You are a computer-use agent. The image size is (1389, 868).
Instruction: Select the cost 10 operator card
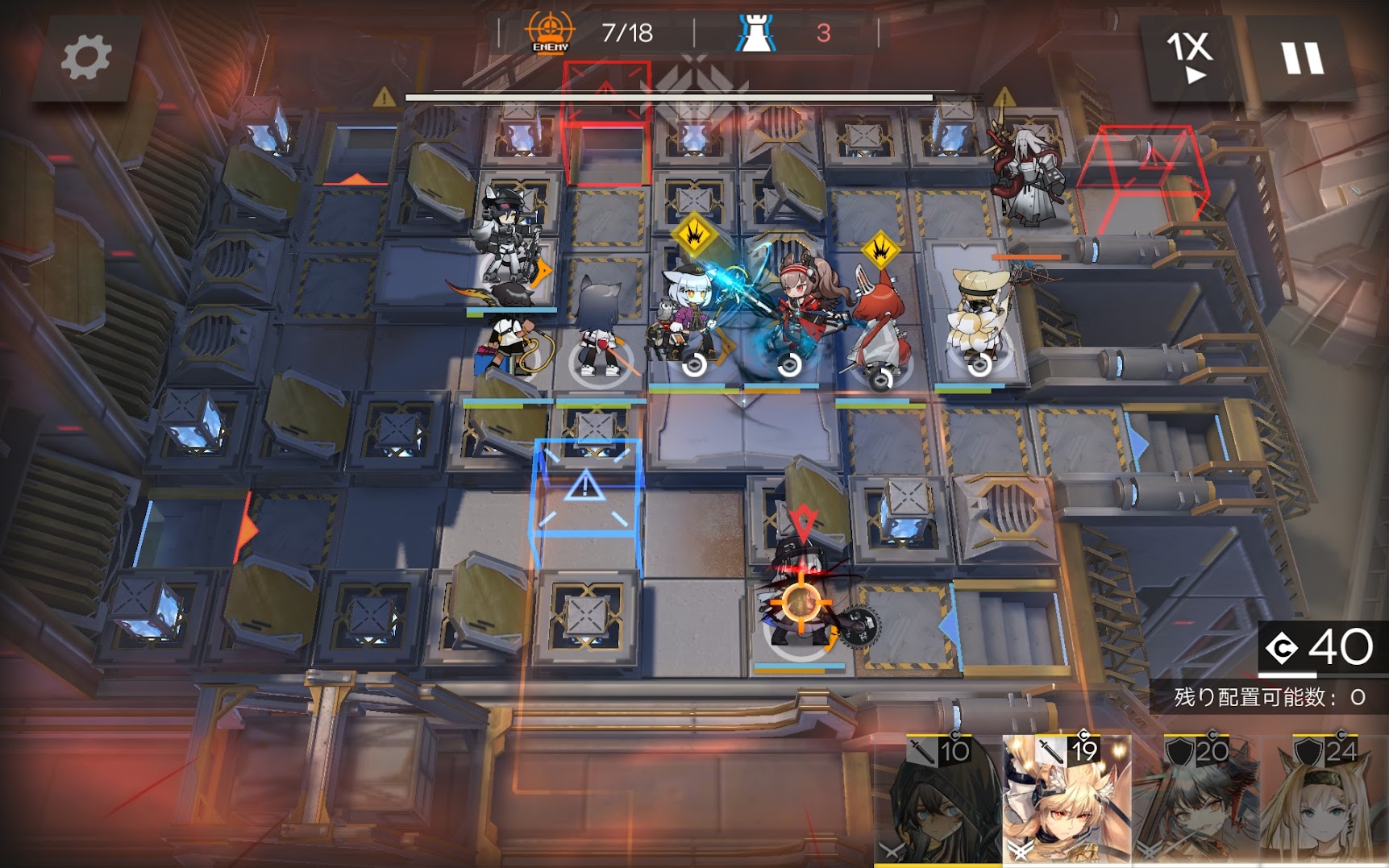click(938, 799)
